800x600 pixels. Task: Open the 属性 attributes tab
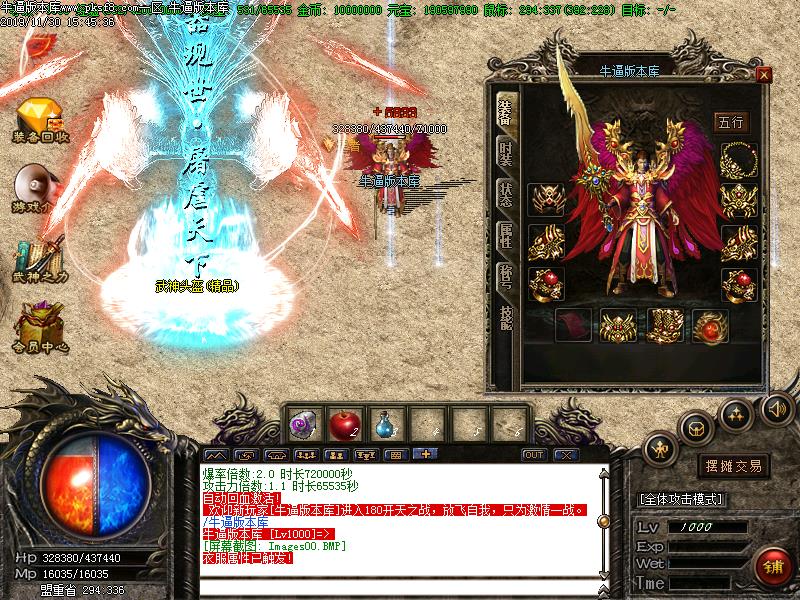(x=506, y=236)
